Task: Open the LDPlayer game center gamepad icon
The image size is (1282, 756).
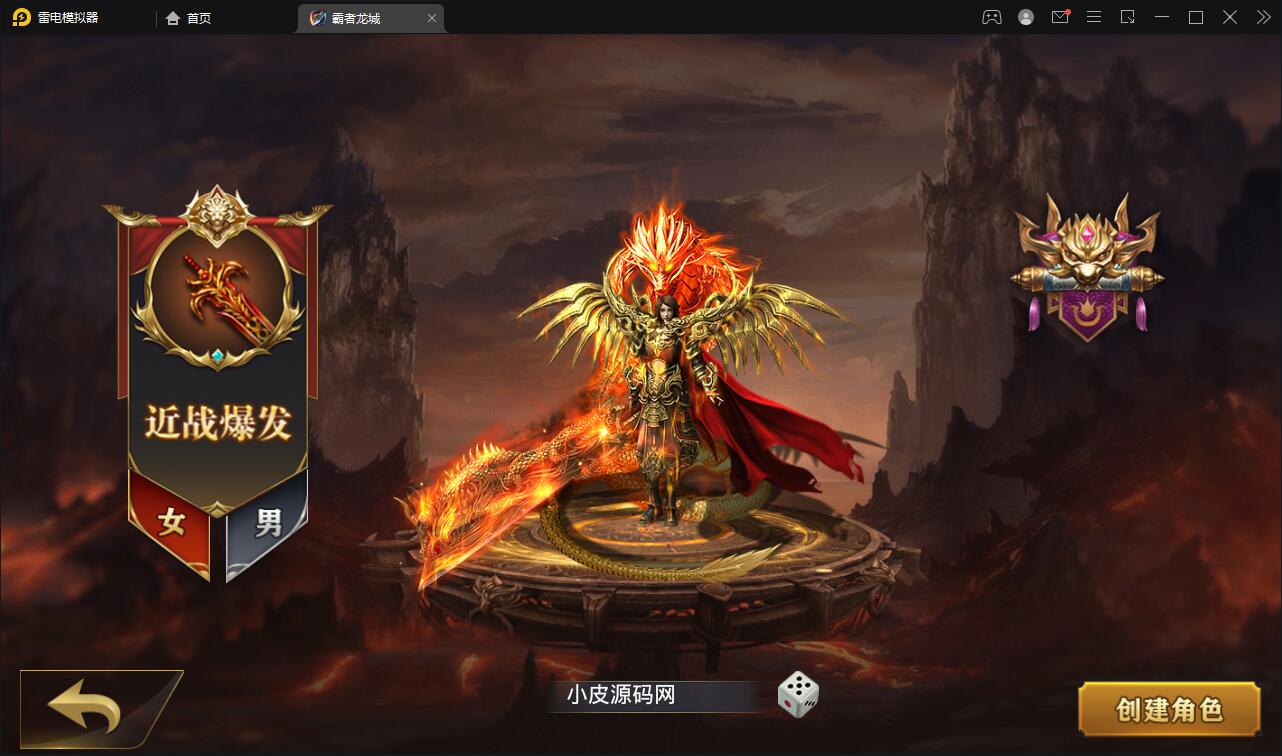Action: point(991,17)
